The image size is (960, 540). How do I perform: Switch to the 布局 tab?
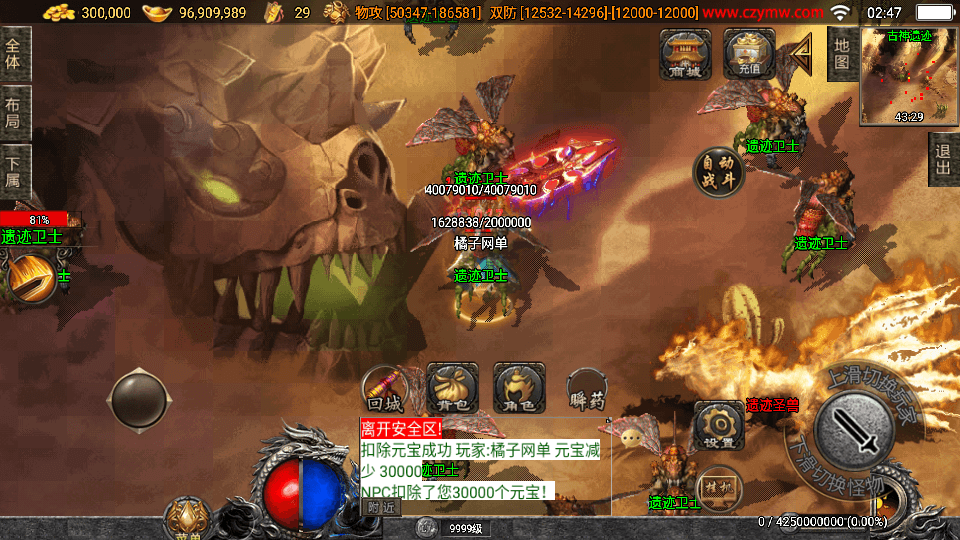point(14,113)
